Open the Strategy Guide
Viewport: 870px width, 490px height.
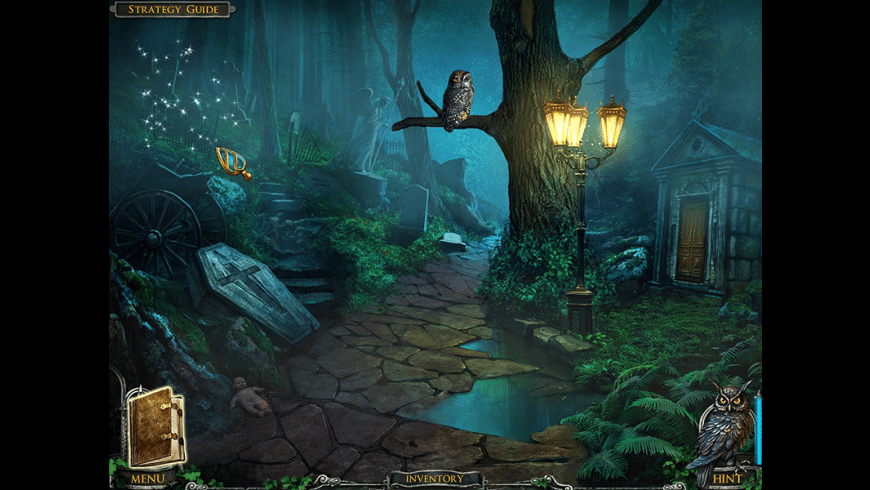click(x=172, y=10)
